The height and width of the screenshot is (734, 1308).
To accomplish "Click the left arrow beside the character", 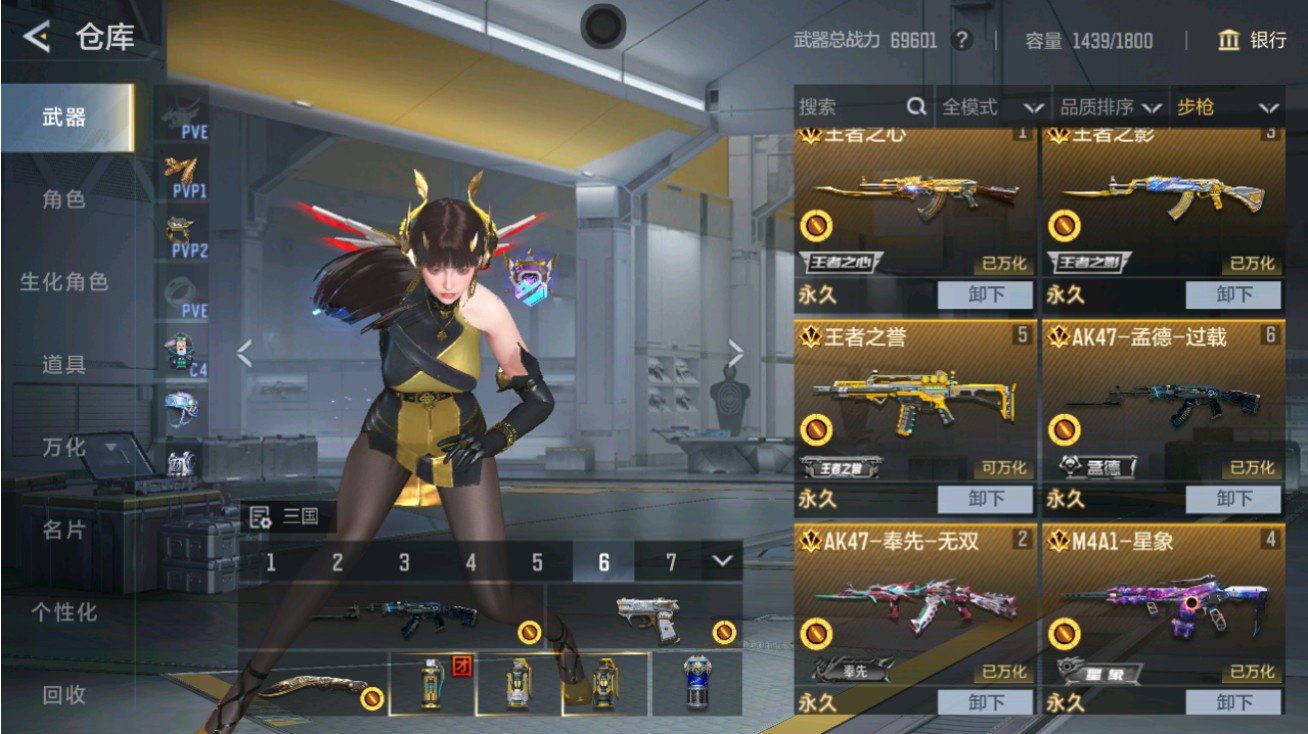I will pos(246,352).
